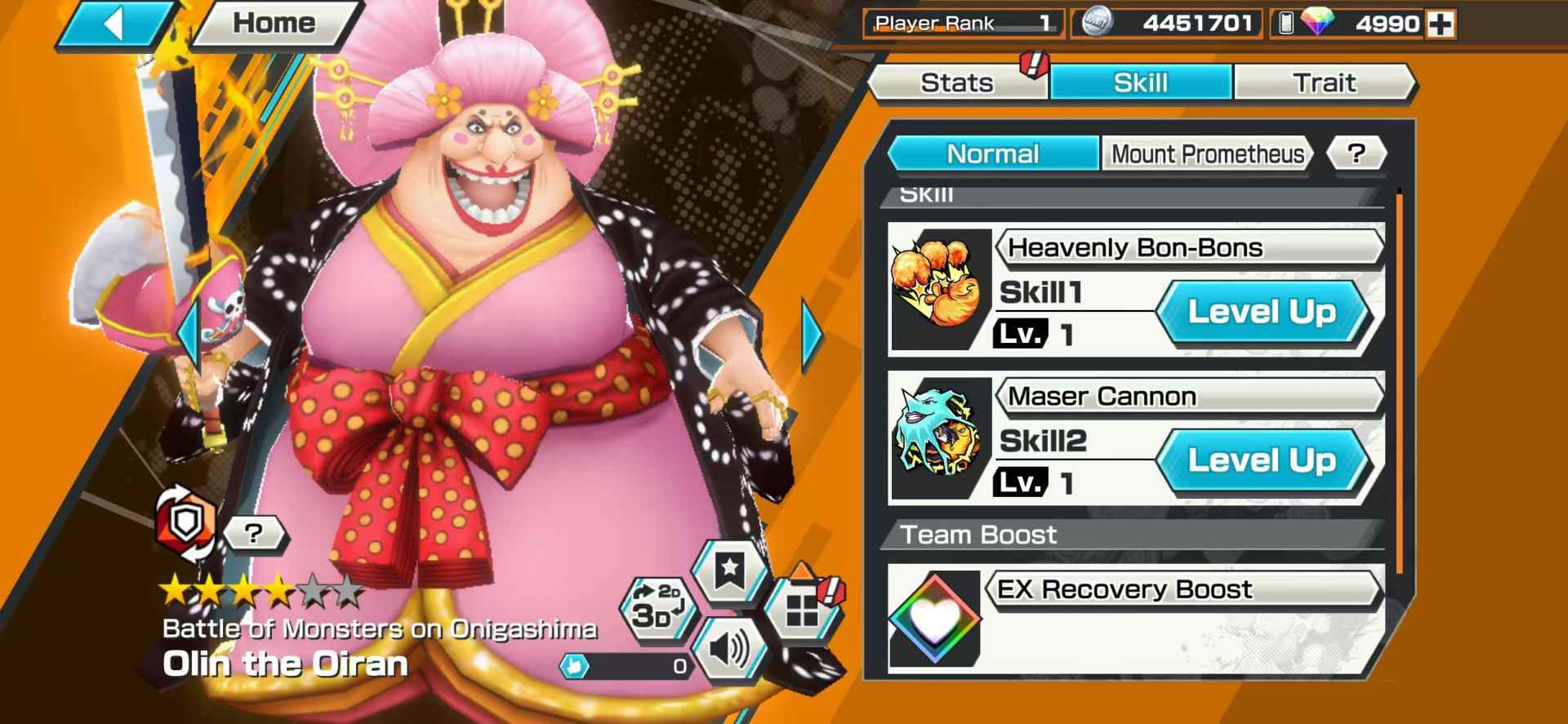Image resolution: width=1568 pixels, height=724 pixels.
Task: Switch to the Stats tab
Action: click(x=956, y=82)
